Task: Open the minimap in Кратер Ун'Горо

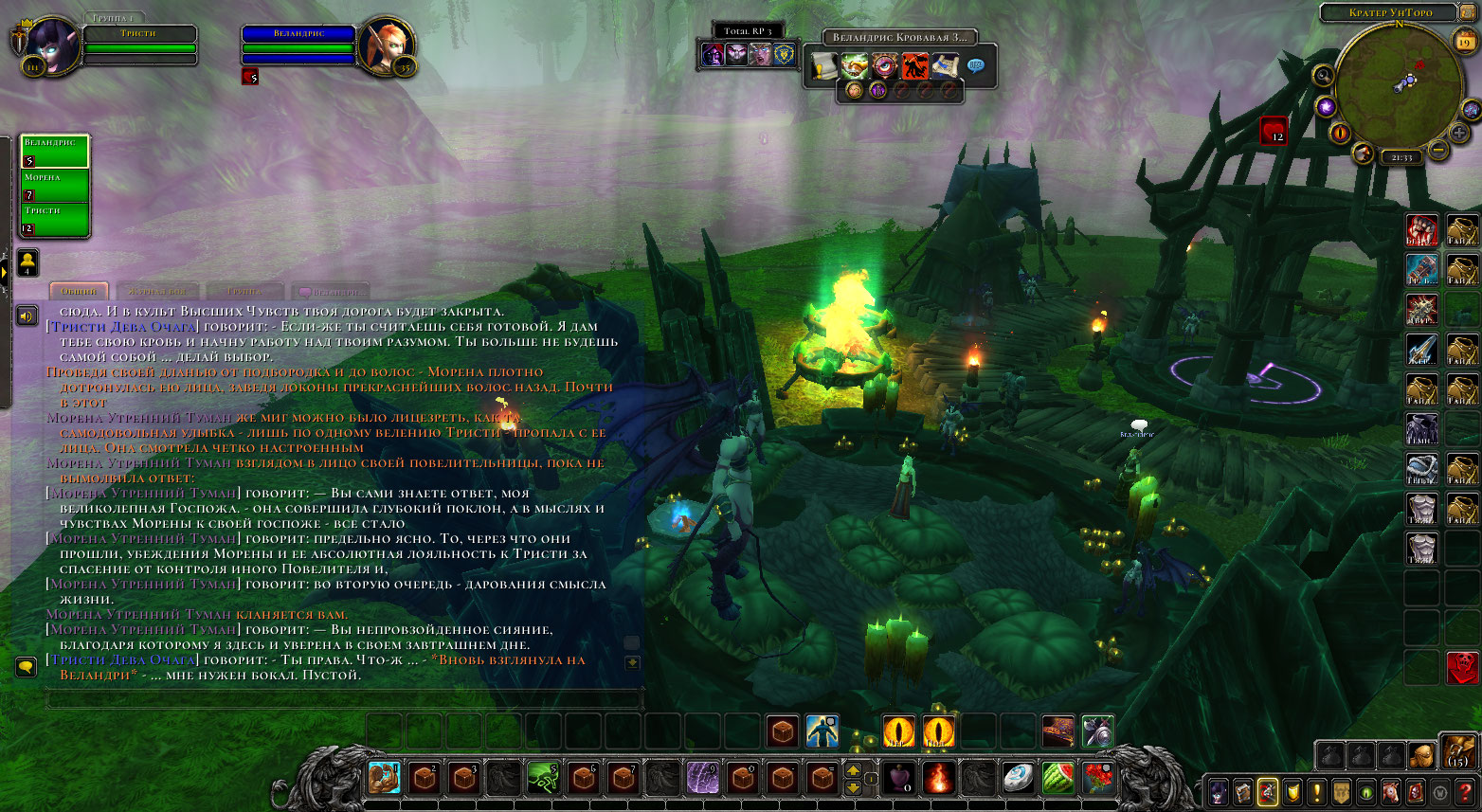Action: coord(1398,83)
